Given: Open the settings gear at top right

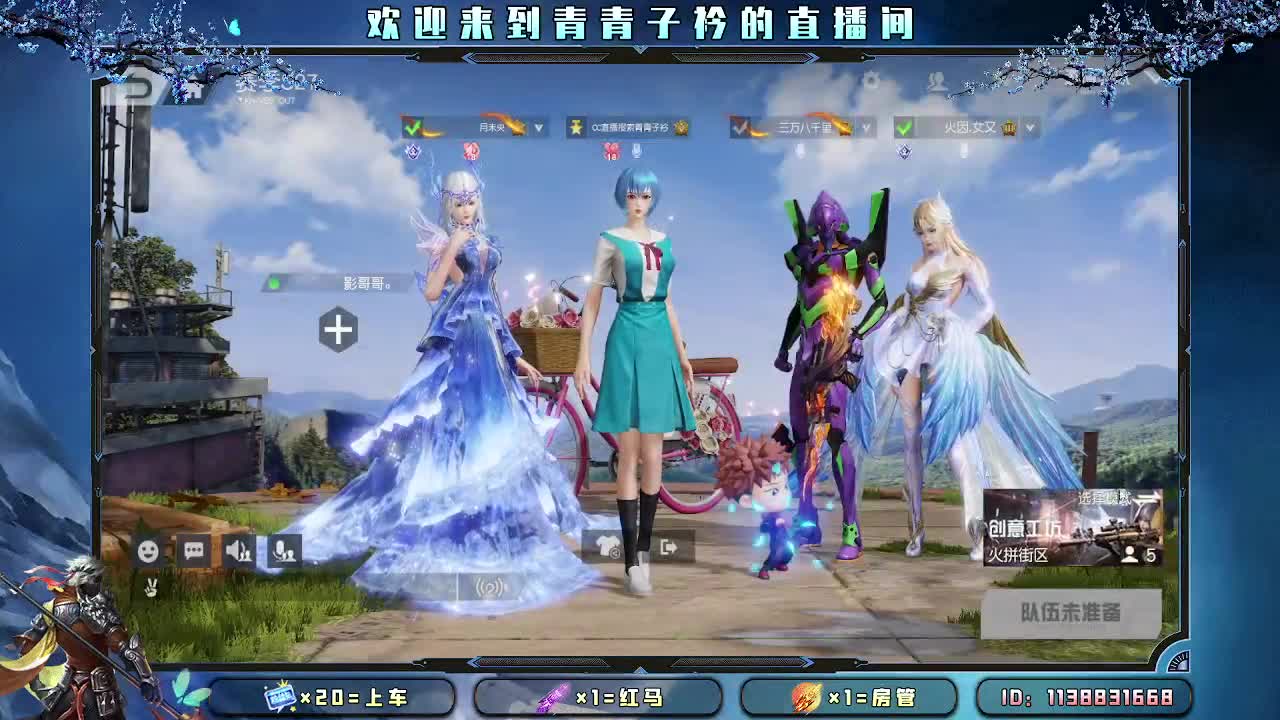Looking at the screenshot, I should coord(872,81).
